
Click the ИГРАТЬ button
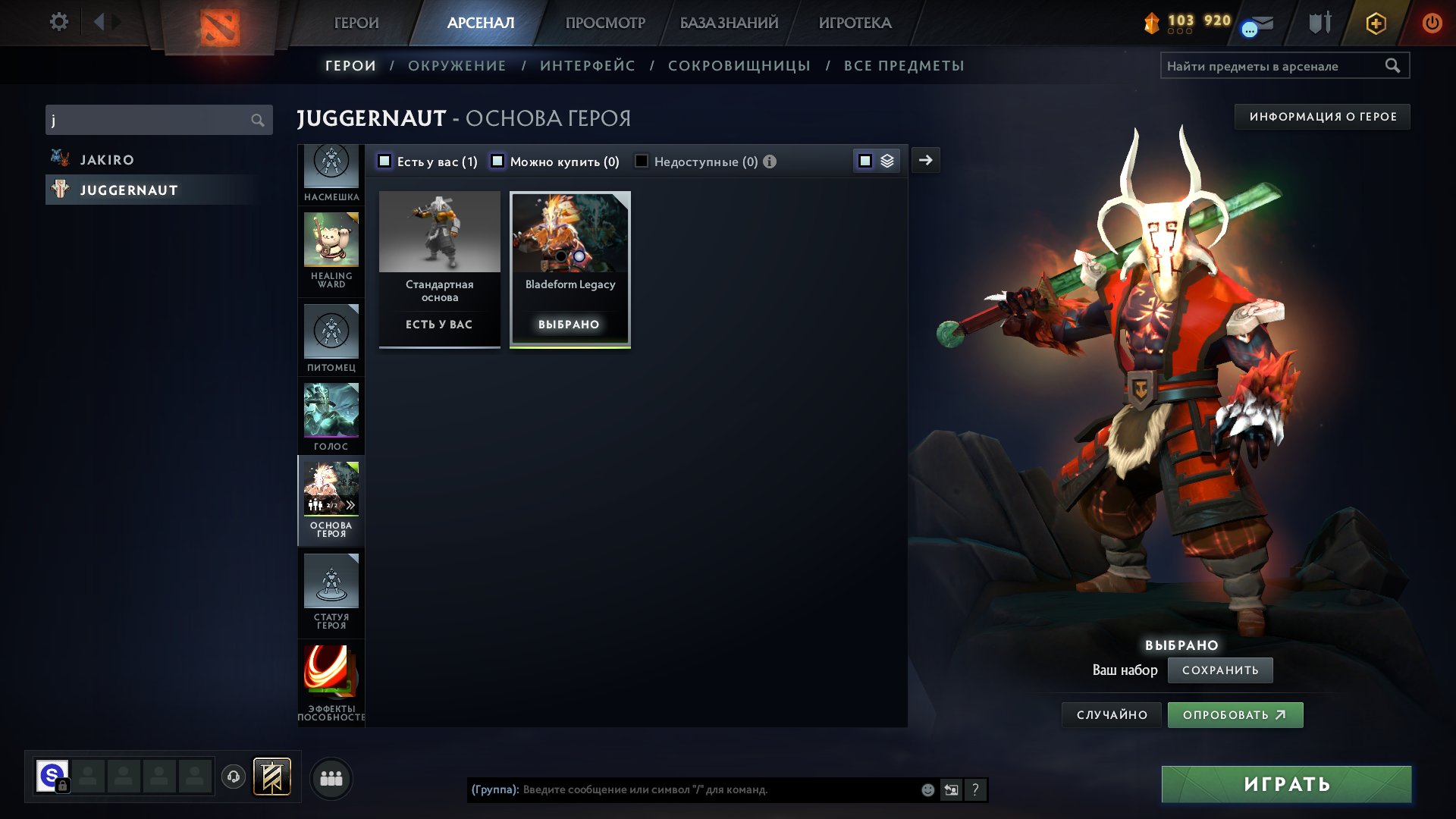pyautogui.click(x=1284, y=784)
